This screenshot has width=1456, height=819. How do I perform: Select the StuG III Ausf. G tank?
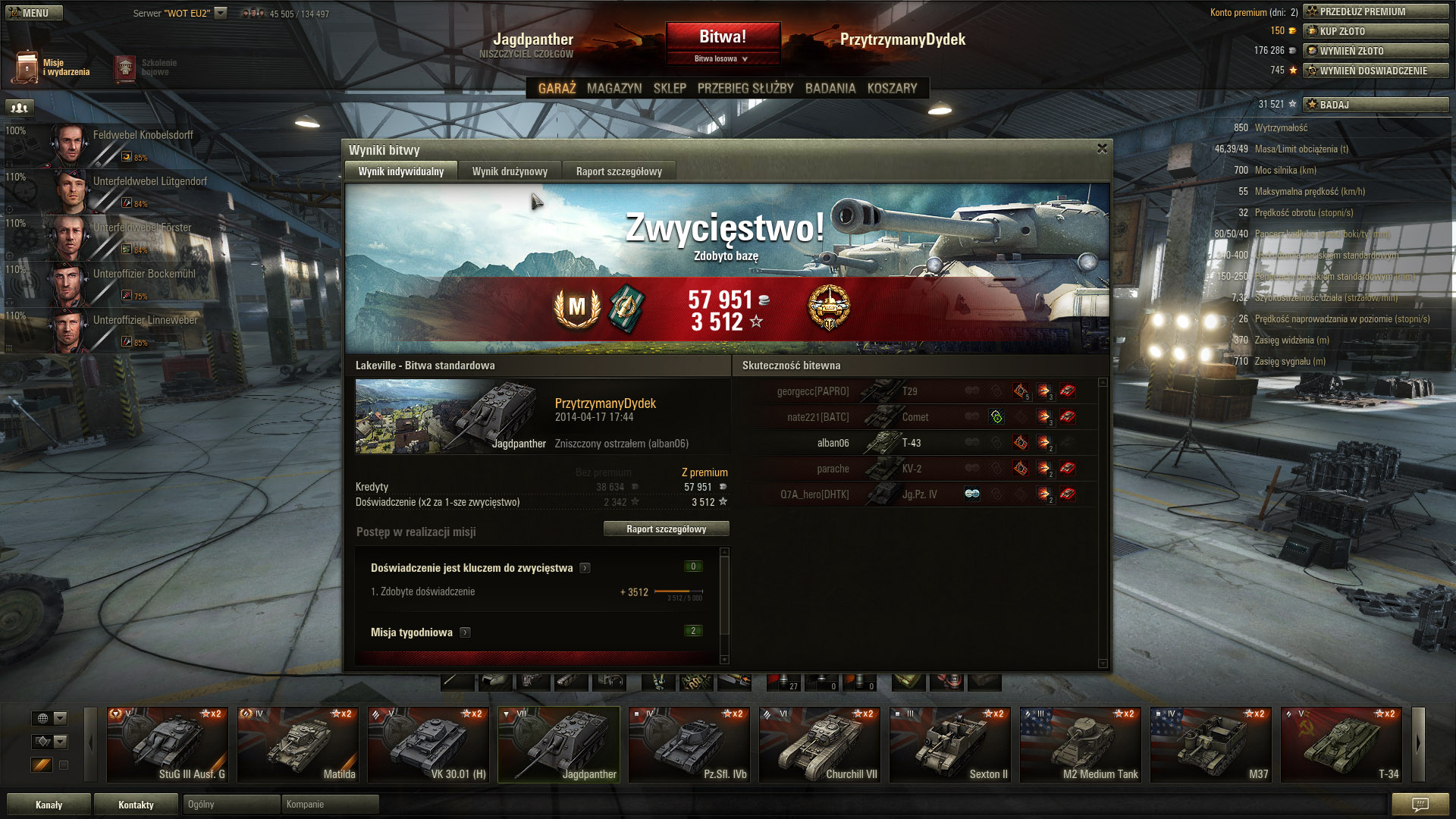point(168,745)
